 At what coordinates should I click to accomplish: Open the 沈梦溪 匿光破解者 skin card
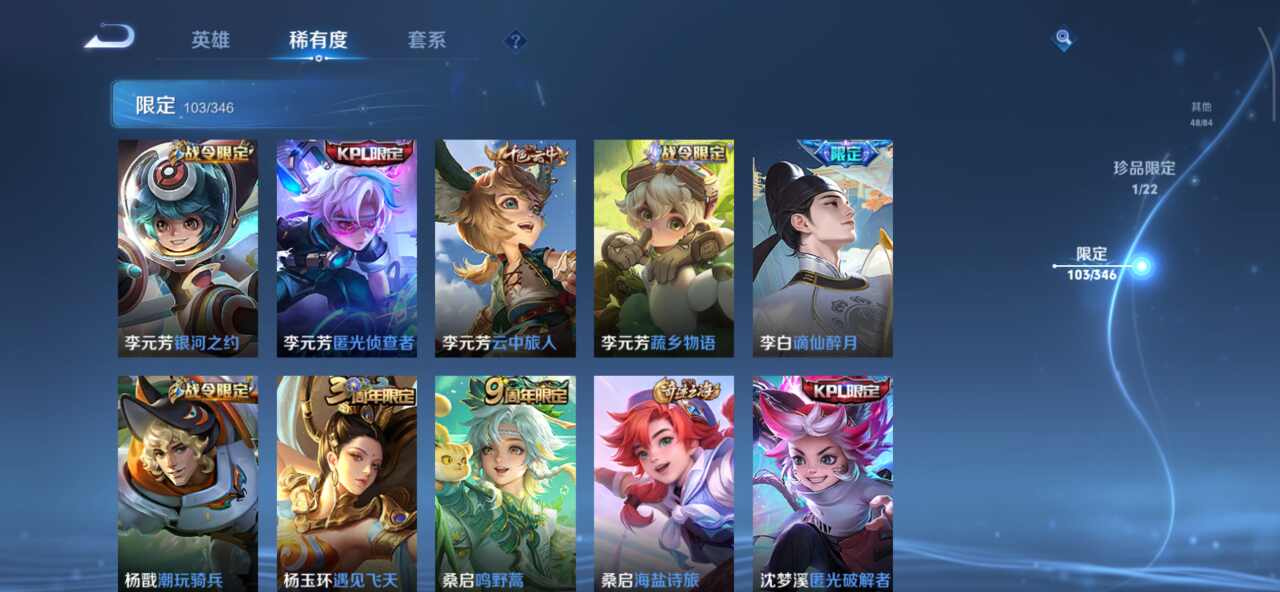(823, 483)
